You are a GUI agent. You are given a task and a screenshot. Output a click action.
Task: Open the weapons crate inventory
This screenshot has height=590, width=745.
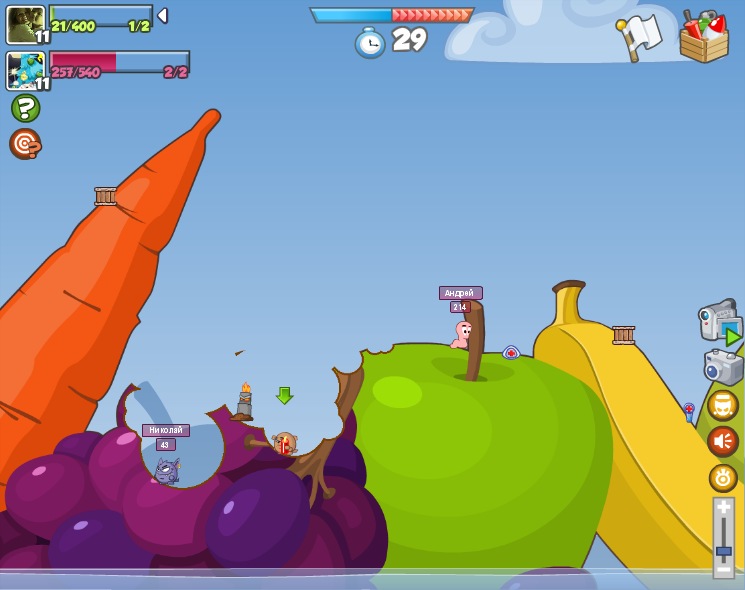(704, 37)
